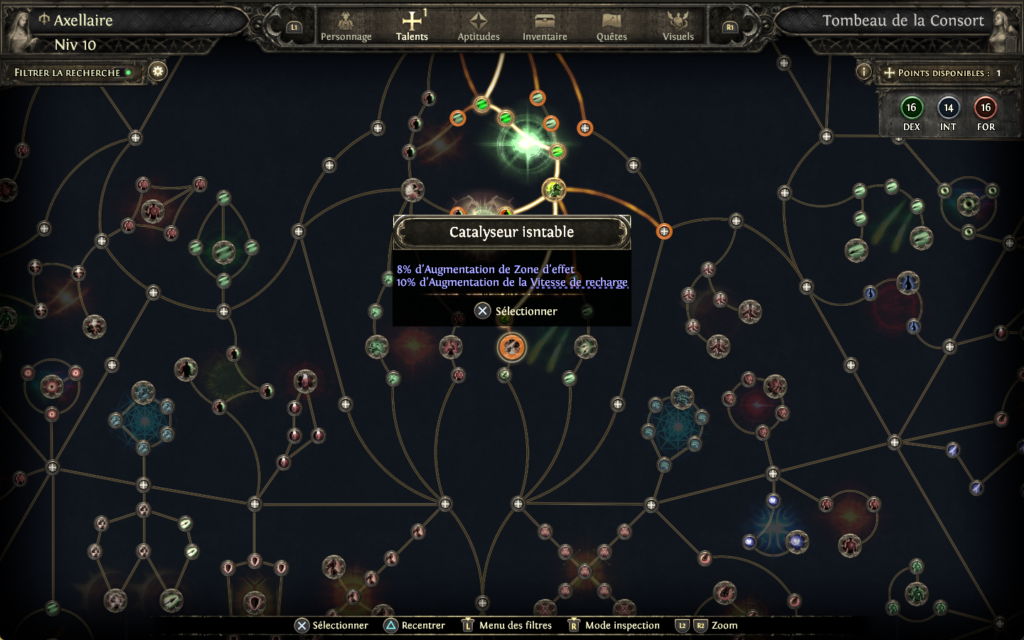Select the green DEX attribute circle
This screenshot has height=640, width=1024.
pos(911,108)
